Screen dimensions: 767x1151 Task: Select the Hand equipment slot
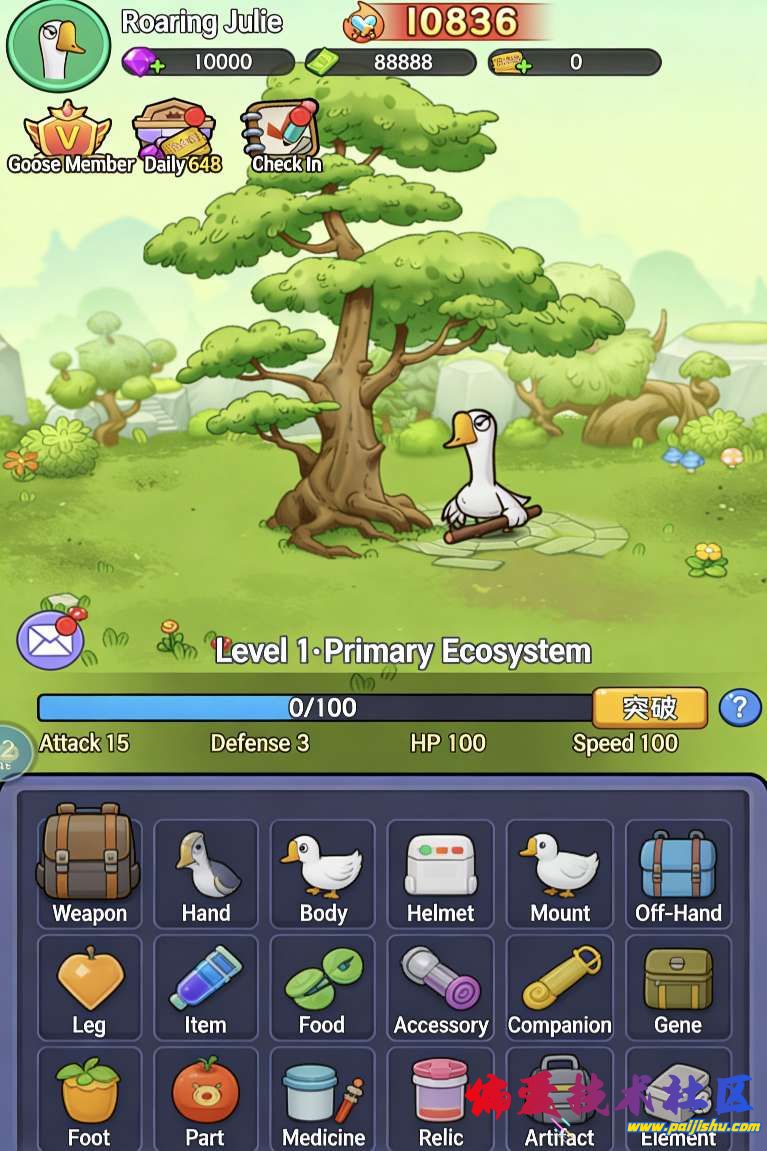coord(206,872)
